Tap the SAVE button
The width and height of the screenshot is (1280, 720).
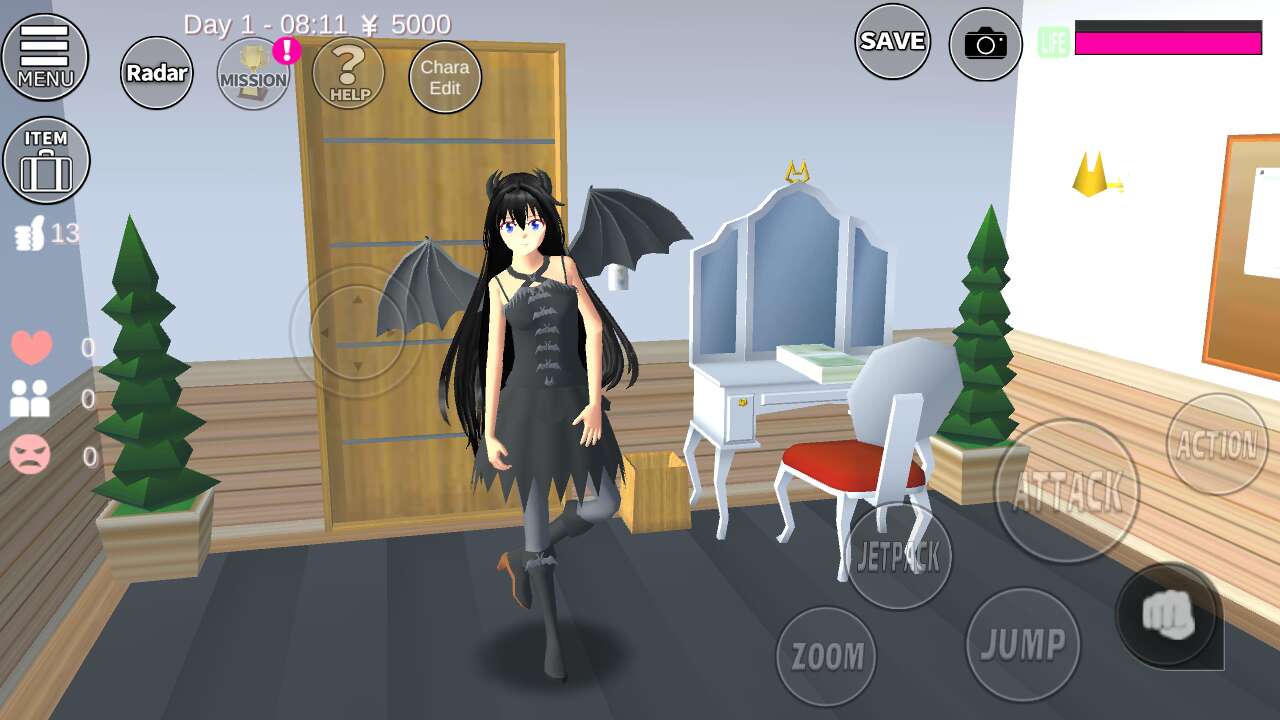point(892,41)
